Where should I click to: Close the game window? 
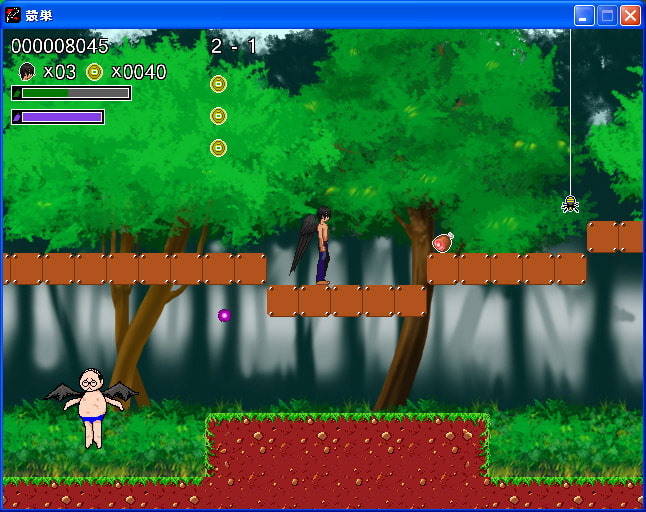(630, 15)
